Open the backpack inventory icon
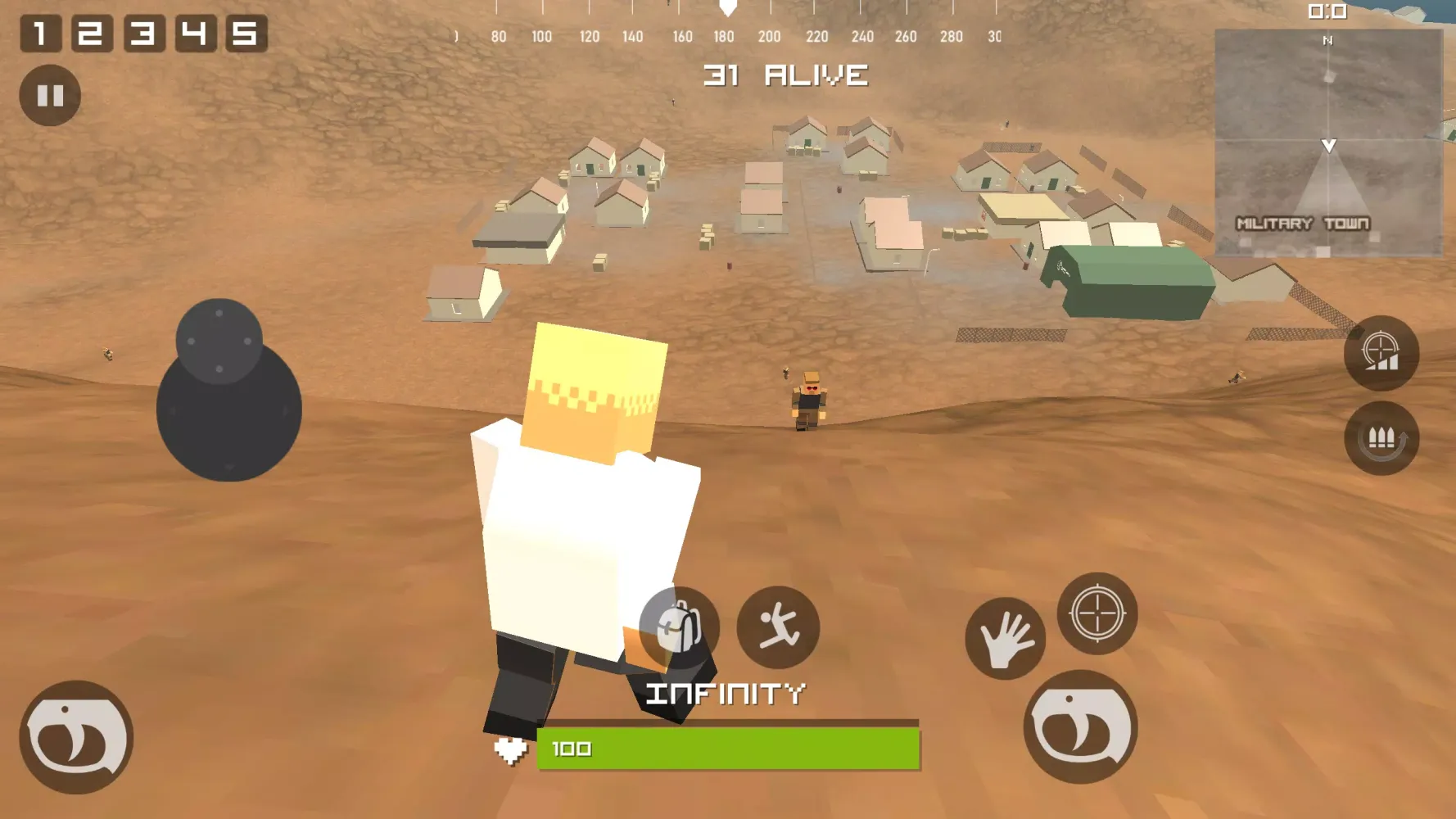The image size is (1456, 819). click(680, 627)
